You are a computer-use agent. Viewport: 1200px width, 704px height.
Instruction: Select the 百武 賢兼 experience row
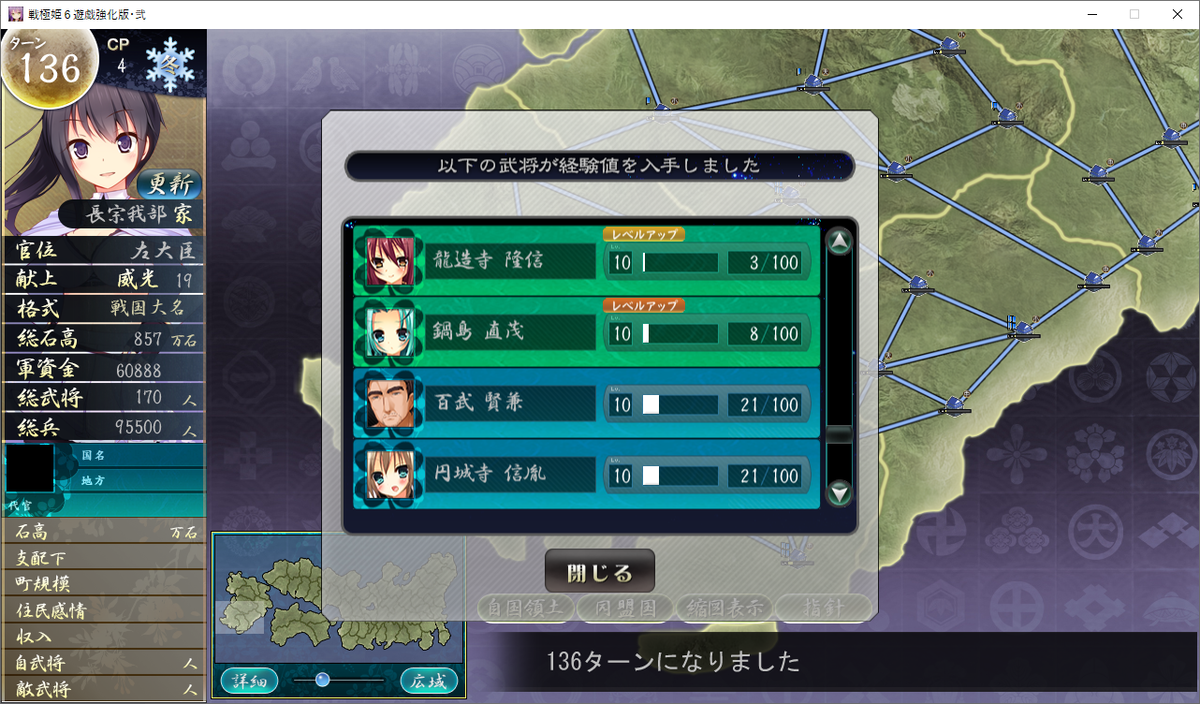click(x=586, y=404)
